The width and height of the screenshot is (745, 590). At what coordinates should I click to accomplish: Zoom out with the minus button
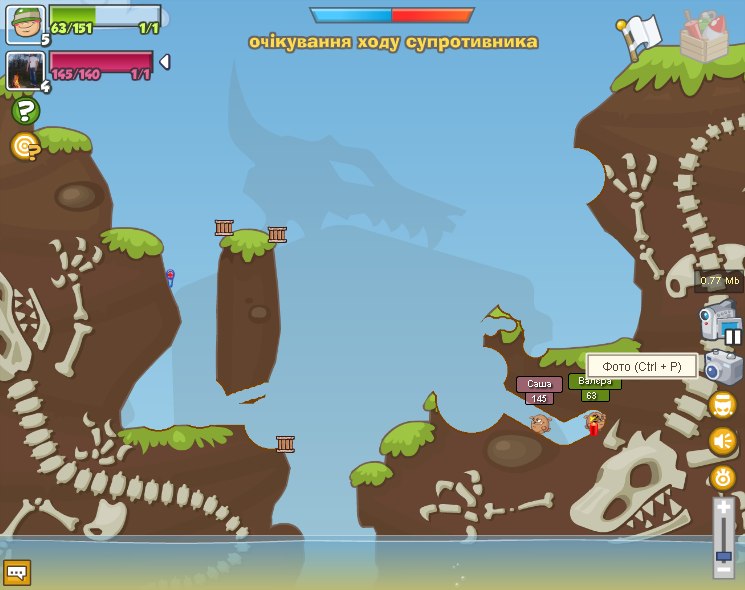(723, 570)
